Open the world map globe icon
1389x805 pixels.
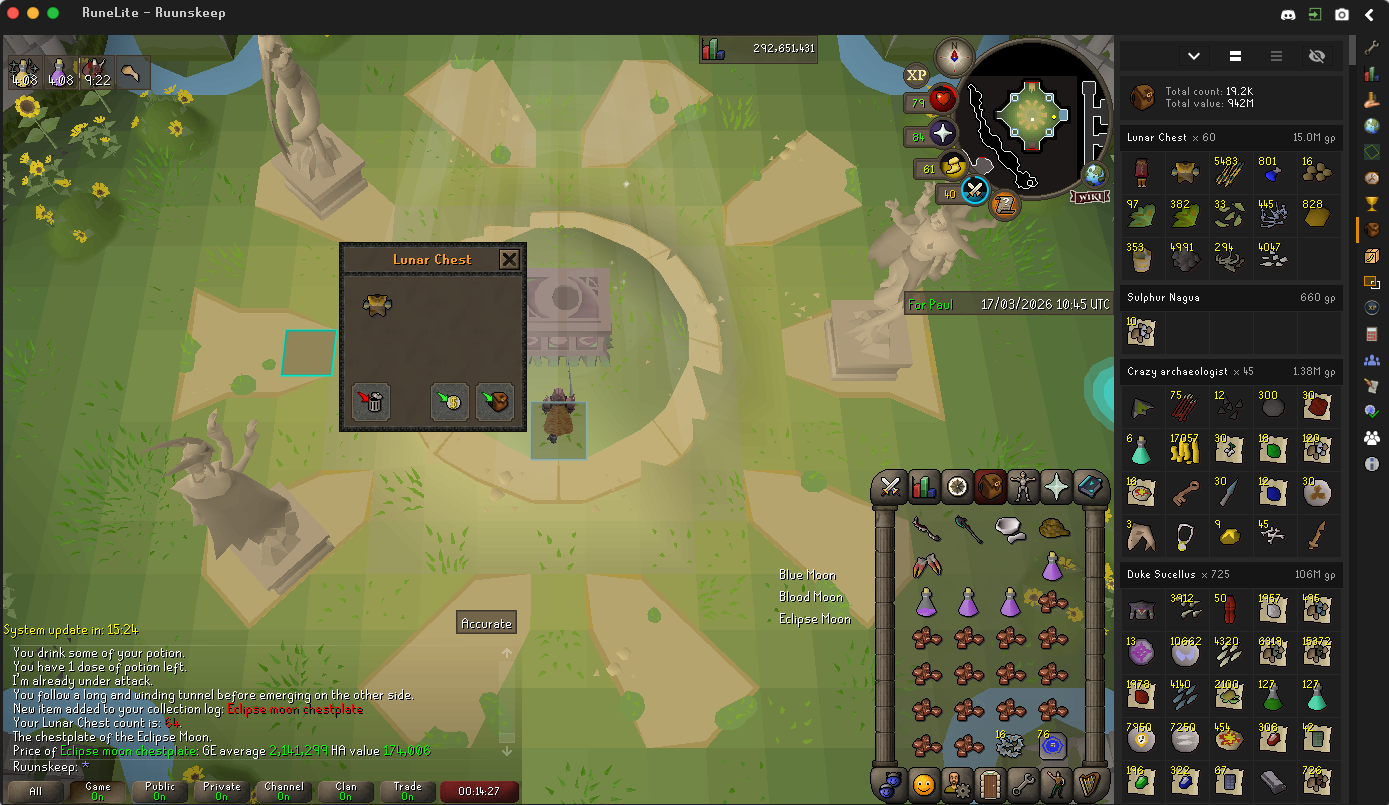1095,174
